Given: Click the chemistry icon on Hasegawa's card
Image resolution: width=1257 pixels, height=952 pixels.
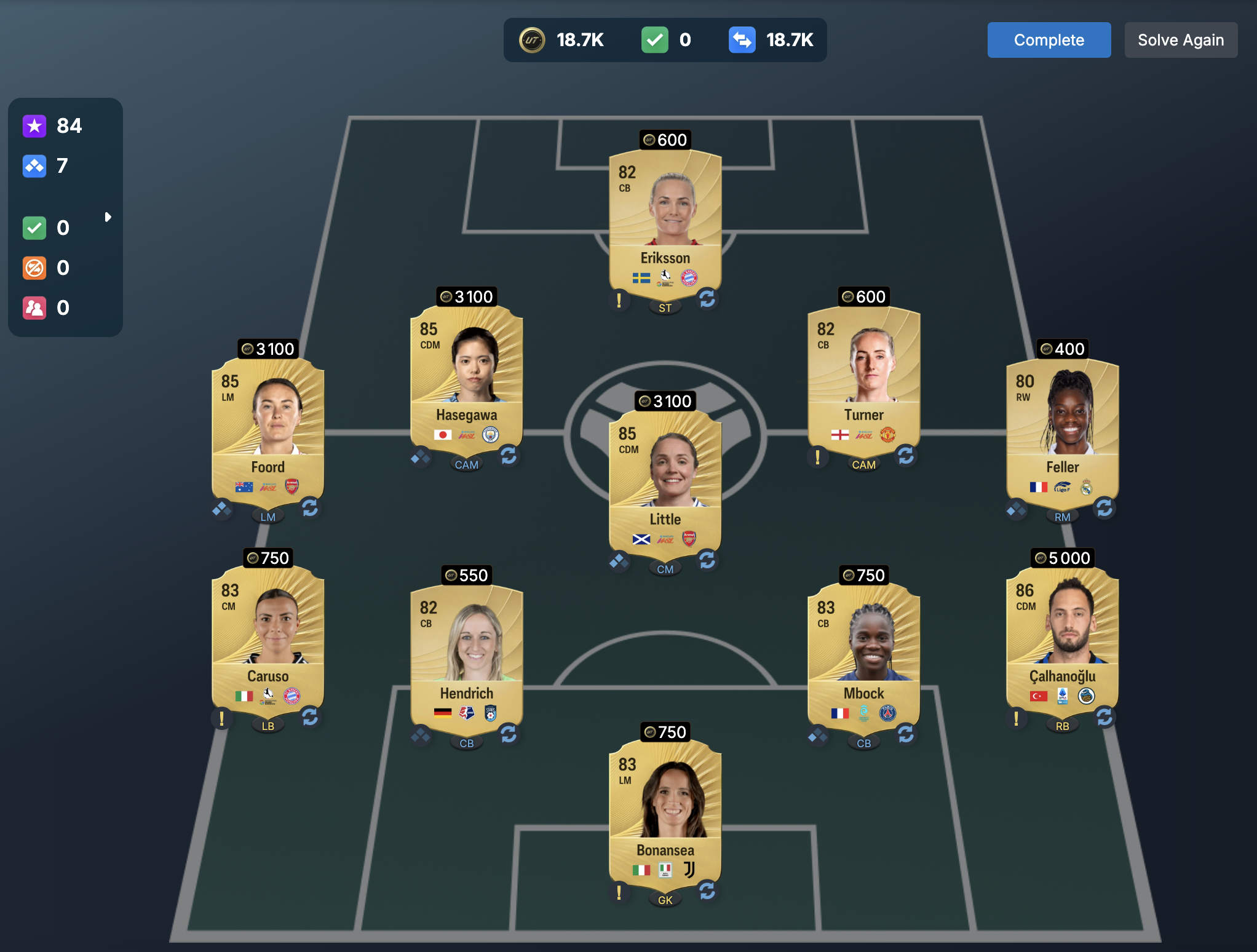Looking at the screenshot, I should point(421,457).
